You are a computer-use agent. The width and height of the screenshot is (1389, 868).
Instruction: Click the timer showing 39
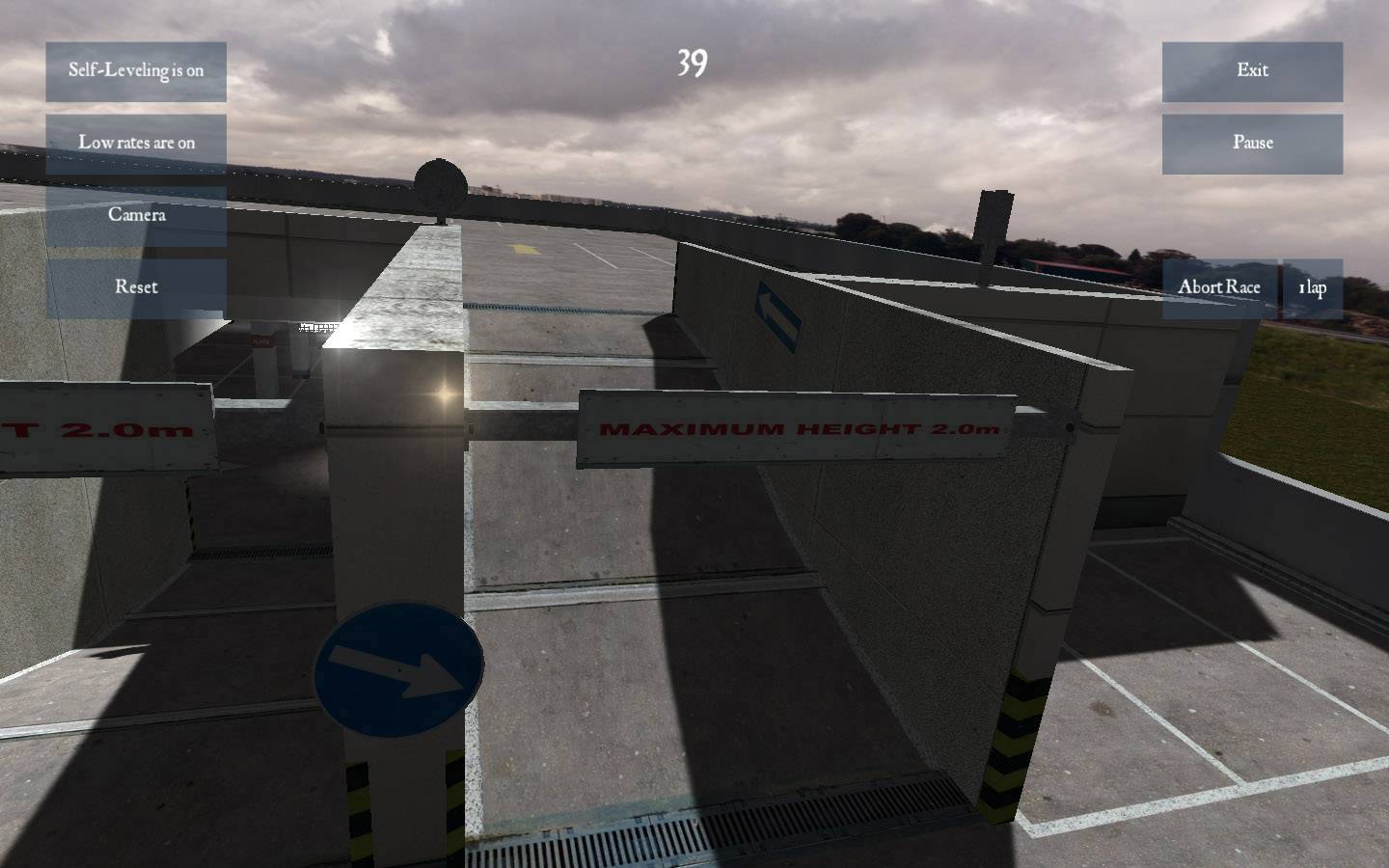694,64
